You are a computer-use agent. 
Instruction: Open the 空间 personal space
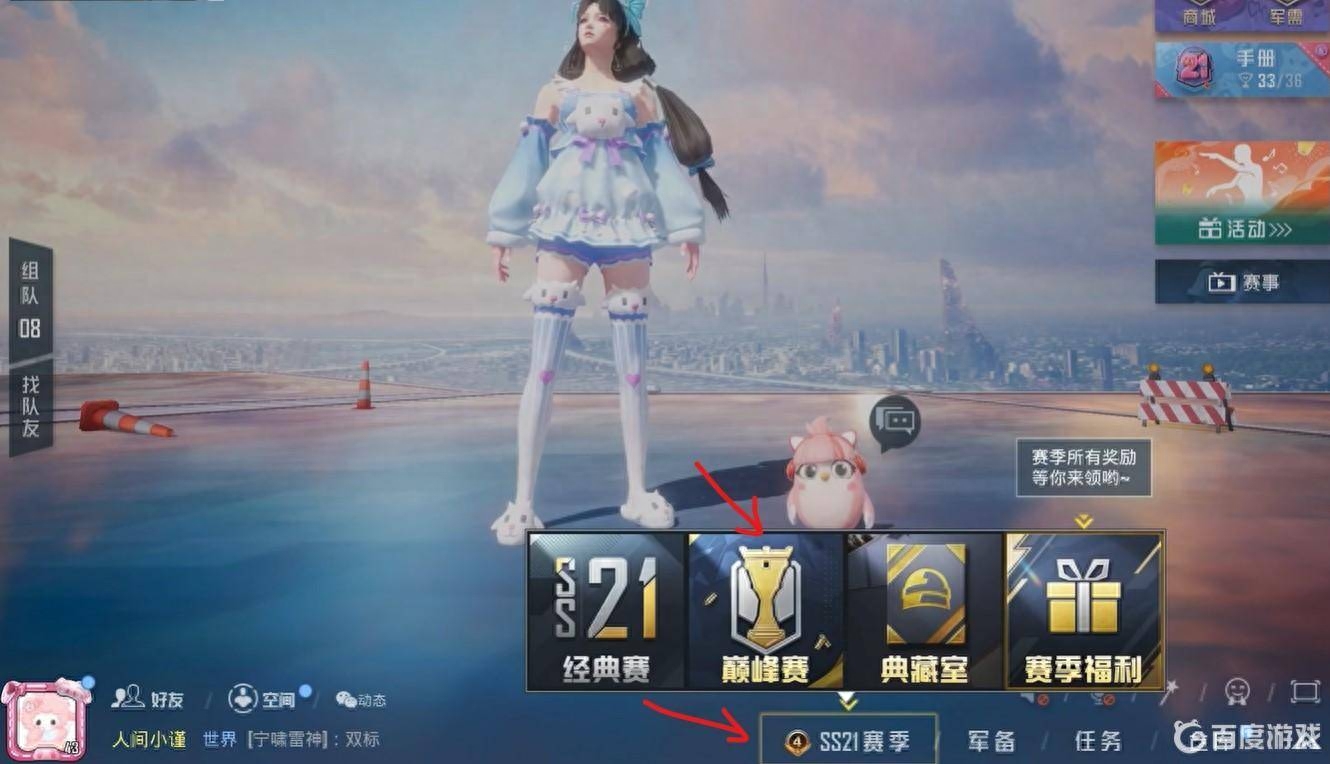[266, 700]
